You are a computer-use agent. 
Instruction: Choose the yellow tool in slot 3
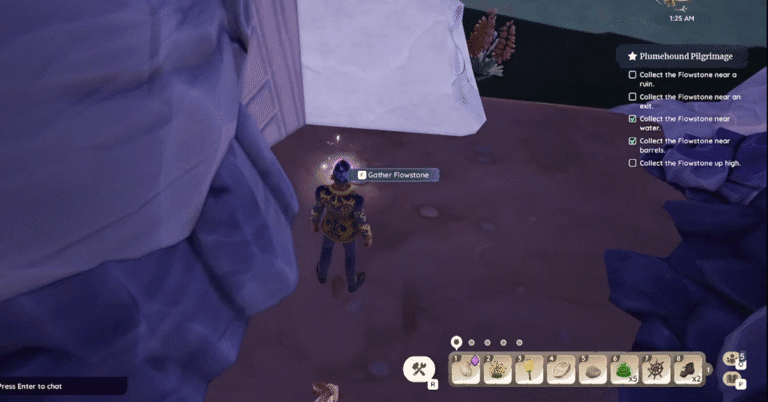(x=529, y=370)
